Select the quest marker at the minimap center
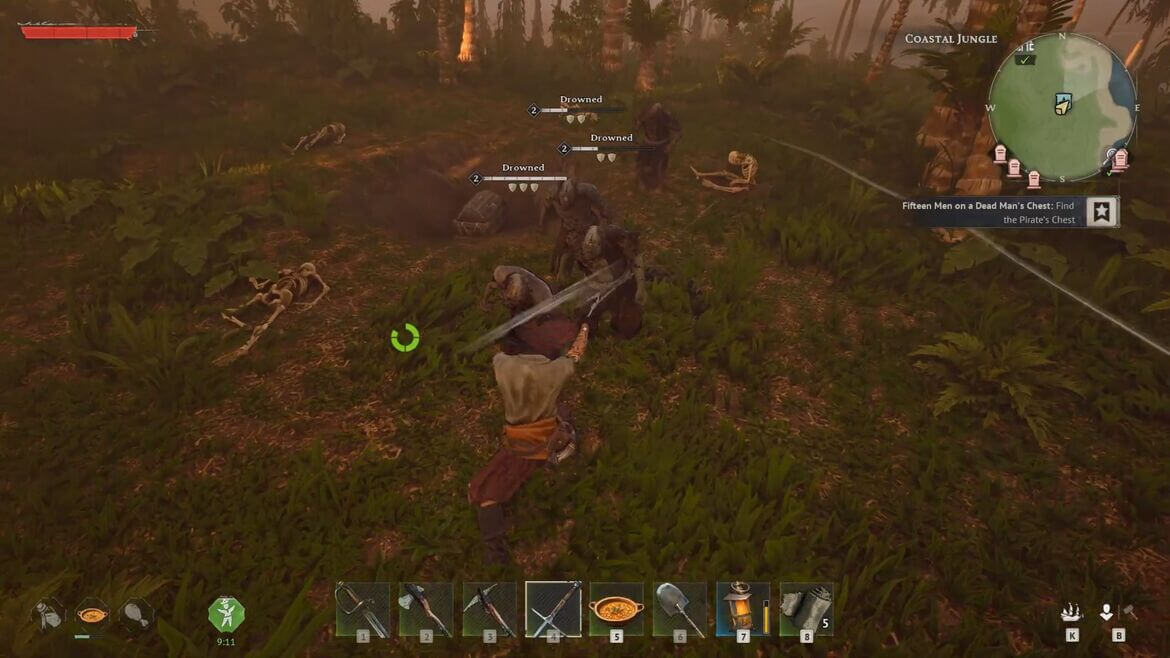The width and height of the screenshot is (1170, 658). click(x=1062, y=104)
